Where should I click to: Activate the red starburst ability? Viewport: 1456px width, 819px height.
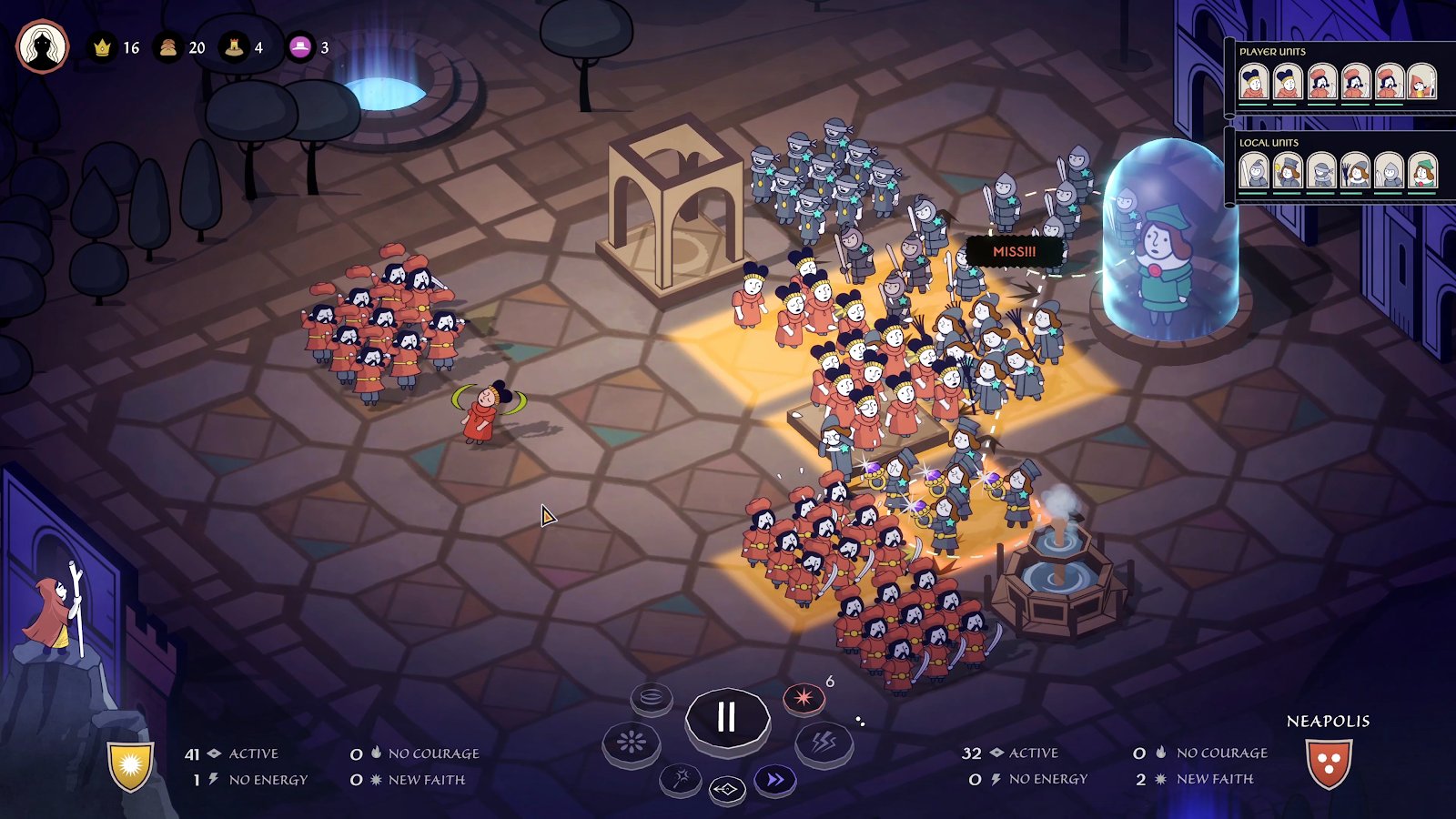pos(804,699)
